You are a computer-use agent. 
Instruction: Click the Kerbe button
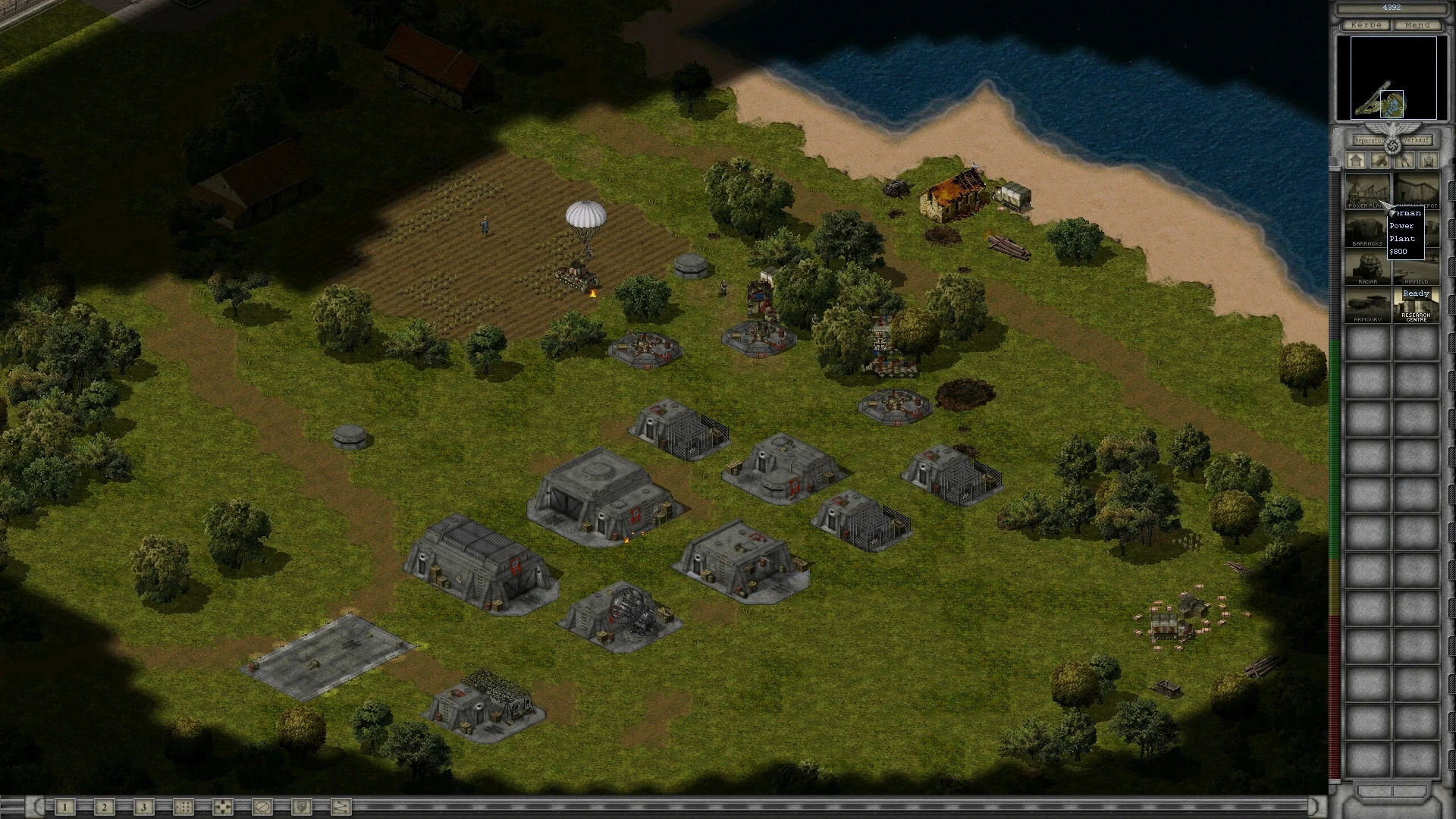(x=1367, y=25)
